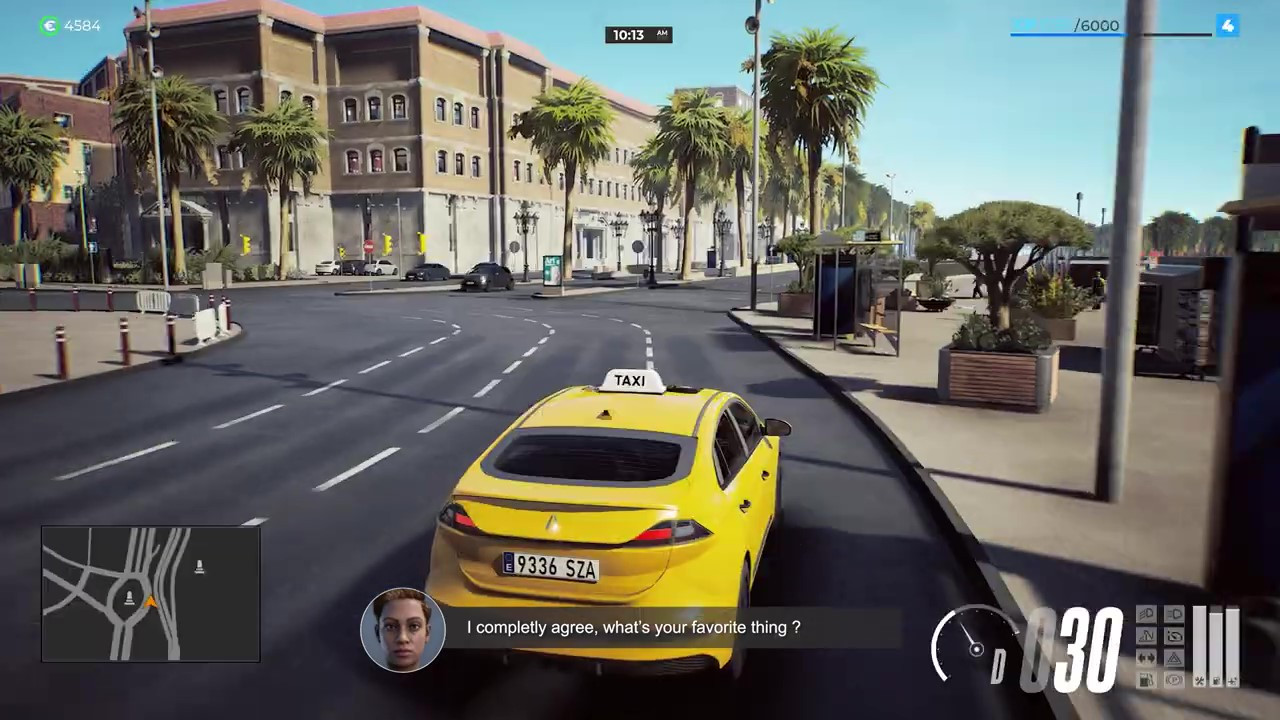Select the green euro money icon

point(49,26)
